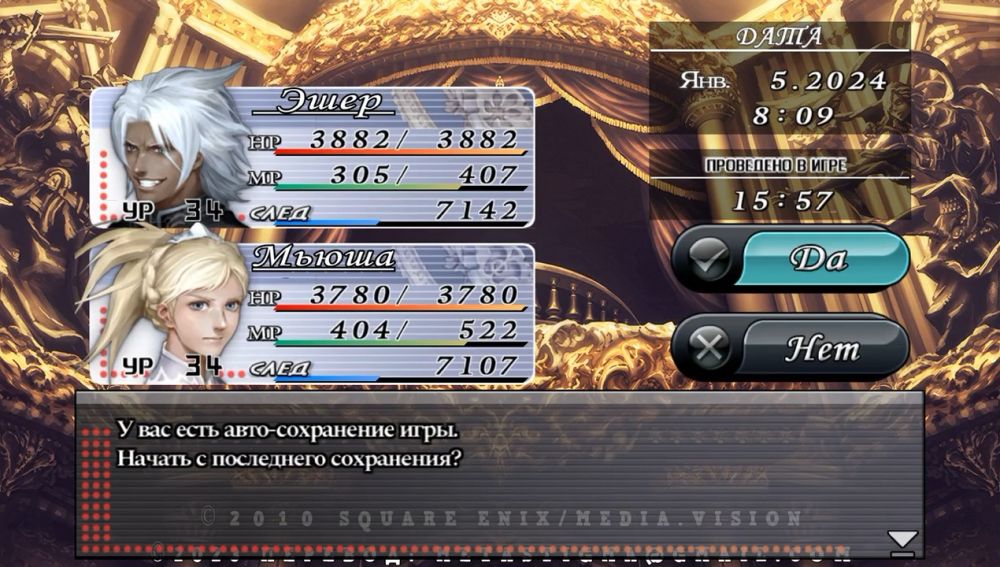The height and width of the screenshot is (567, 1000).
Task: Decline with the "Нет" button
Action: point(792,348)
